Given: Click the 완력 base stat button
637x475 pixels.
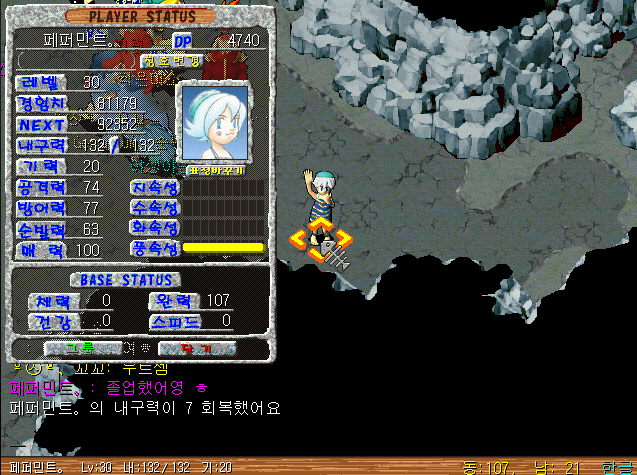Looking at the screenshot, I should tap(174, 301).
